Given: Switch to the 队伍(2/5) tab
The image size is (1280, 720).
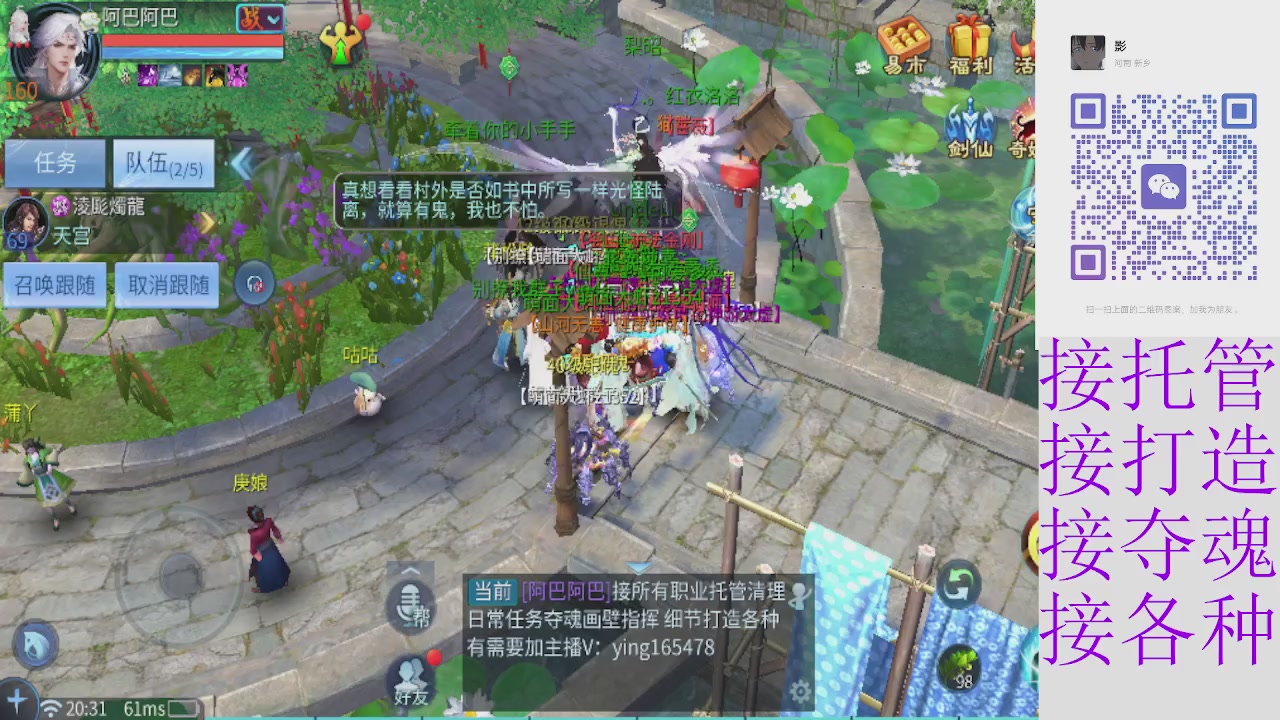Looking at the screenshot, I should [163, 163].
